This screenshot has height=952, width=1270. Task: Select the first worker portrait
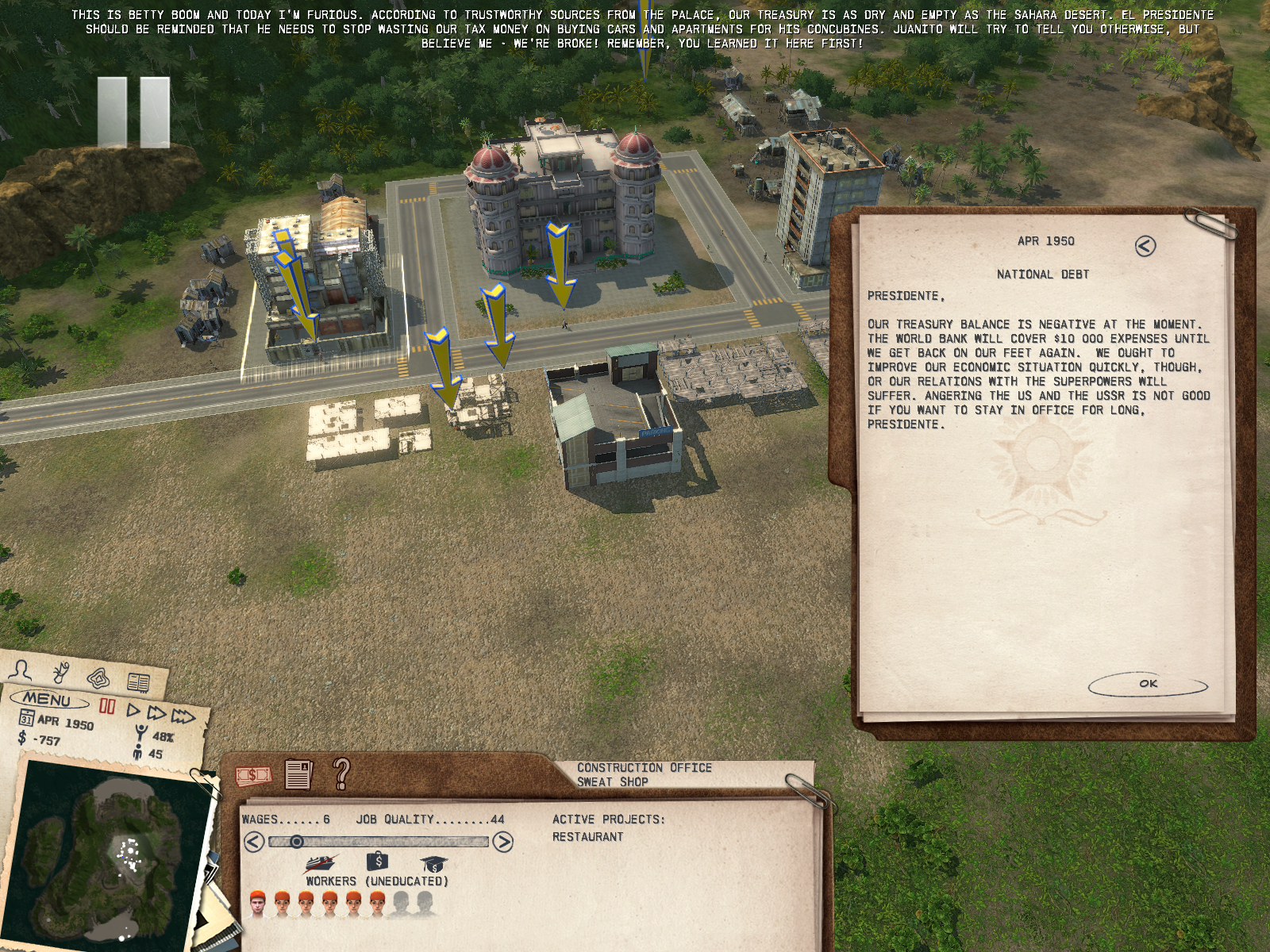click(257, 904)
